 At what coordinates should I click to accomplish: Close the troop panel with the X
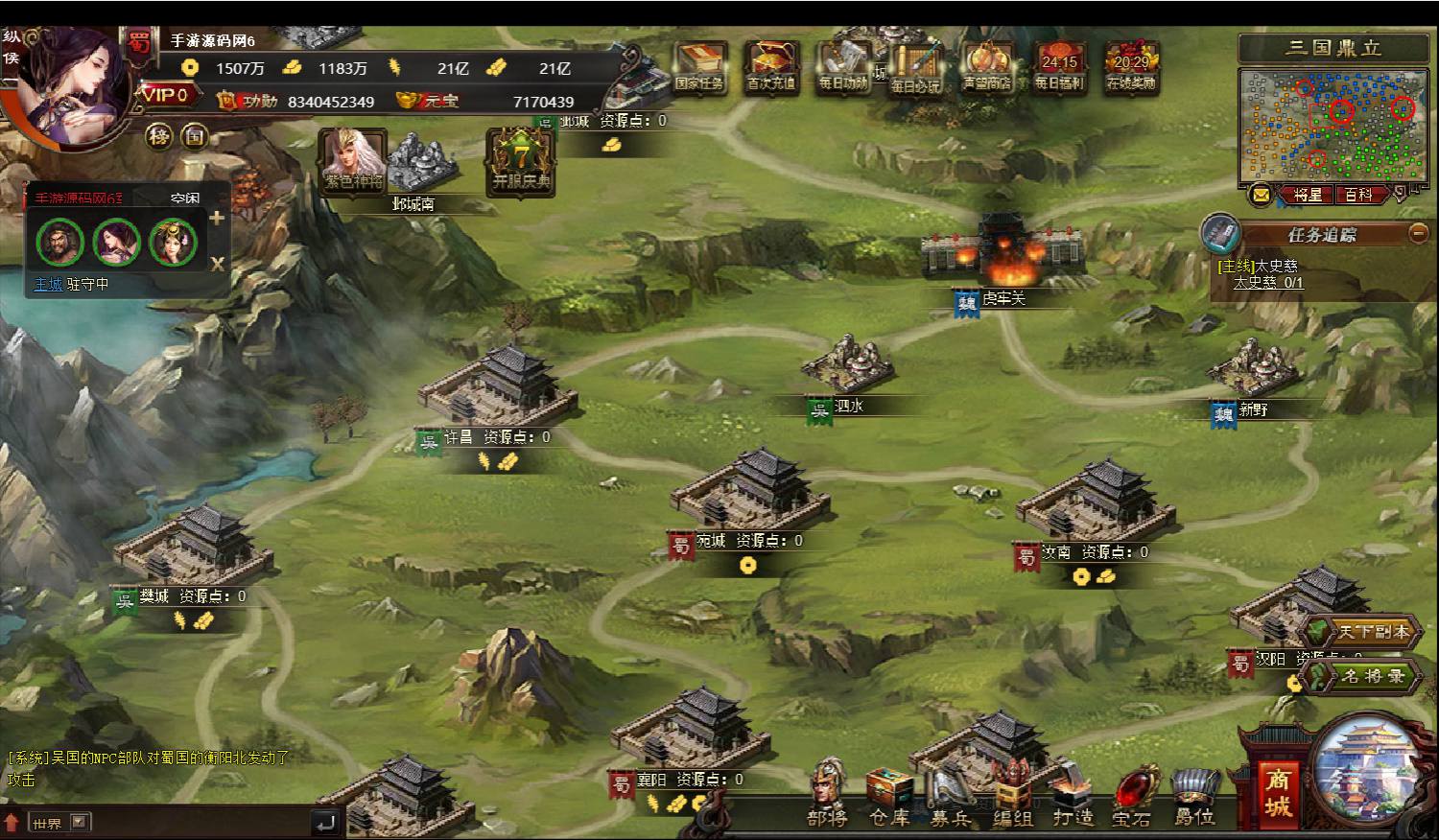(218, 264)
